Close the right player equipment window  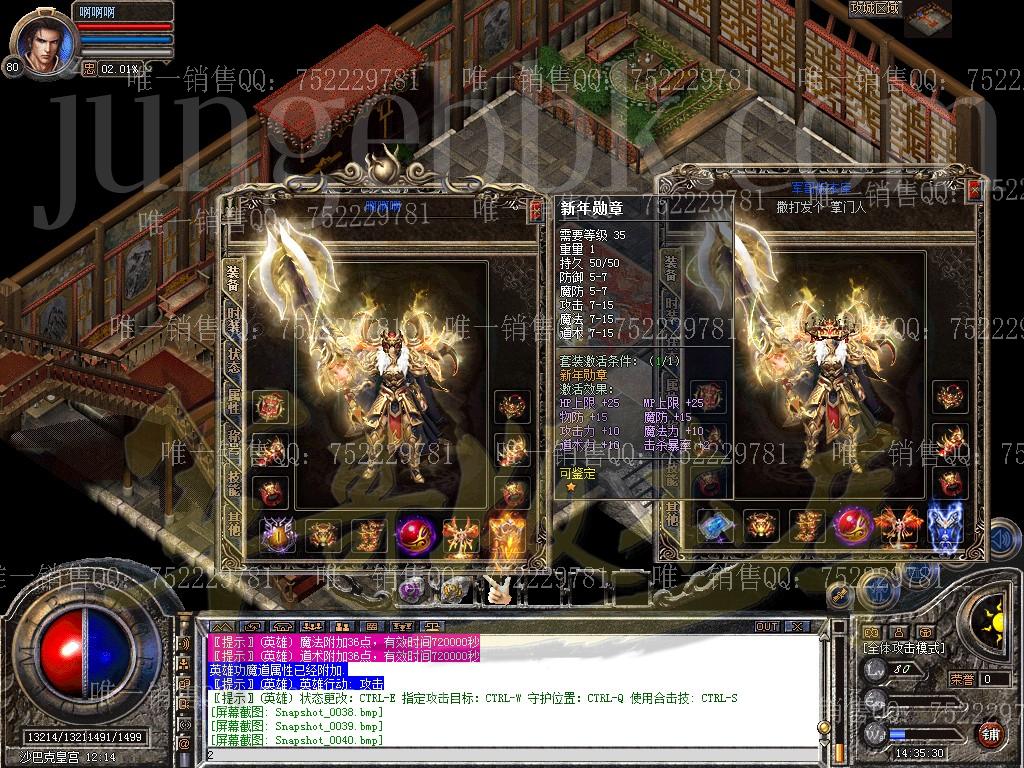(975, 190)
